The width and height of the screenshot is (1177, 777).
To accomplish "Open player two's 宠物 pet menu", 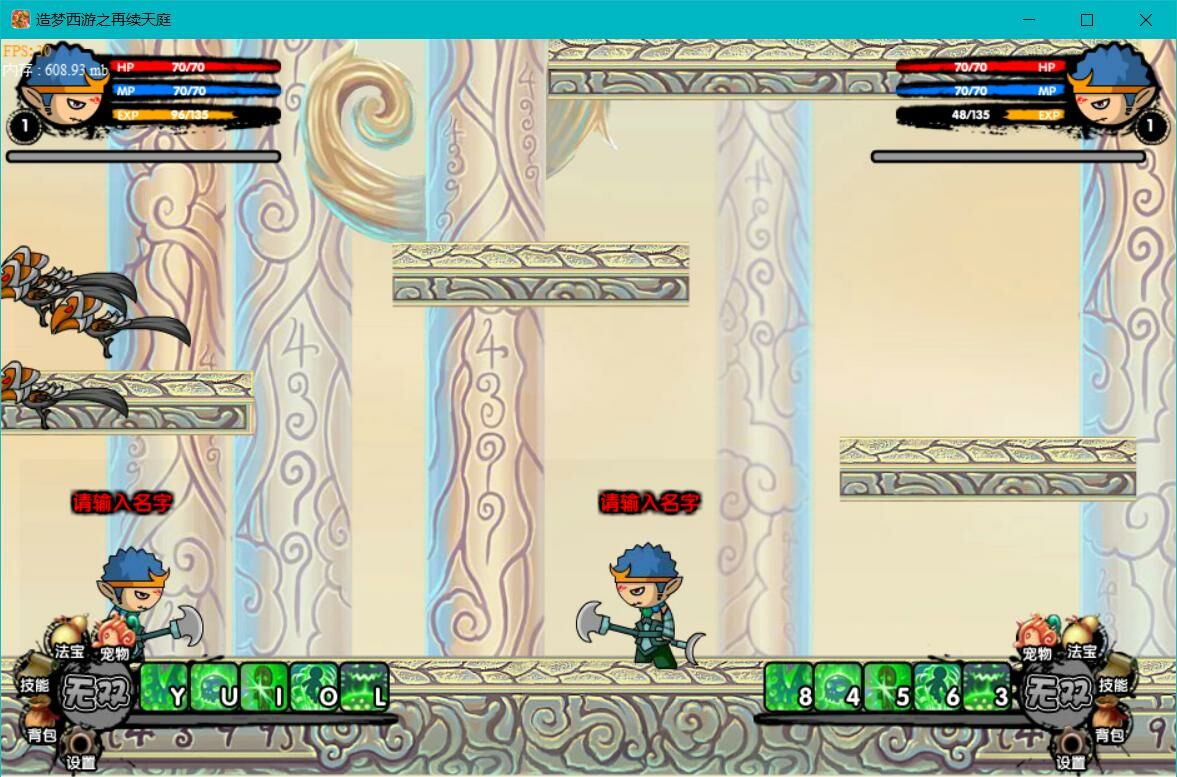I will pos(1037,638).
